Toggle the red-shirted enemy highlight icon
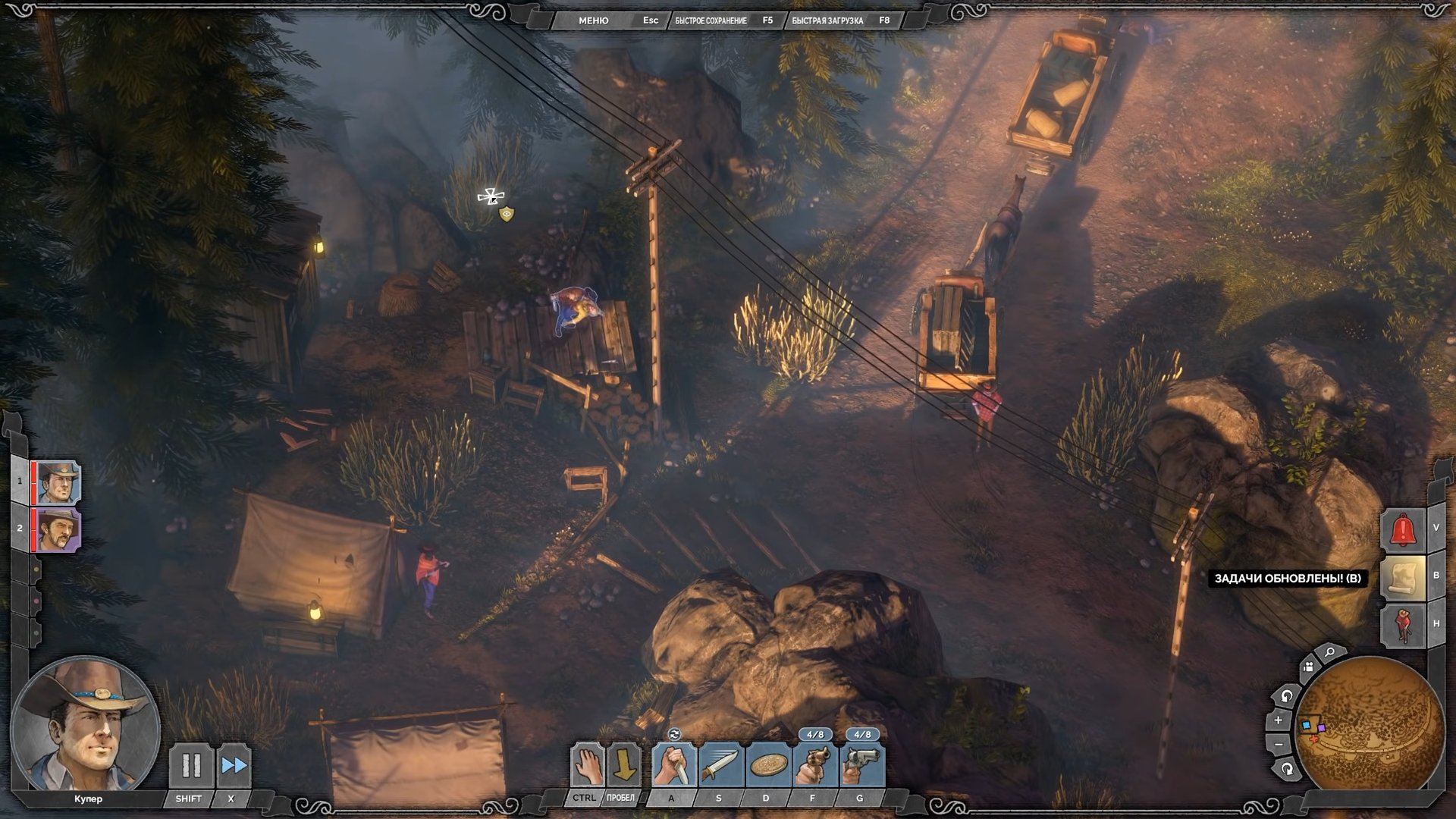Viewport: 1456px width, 819px height. pos(1403,624)
